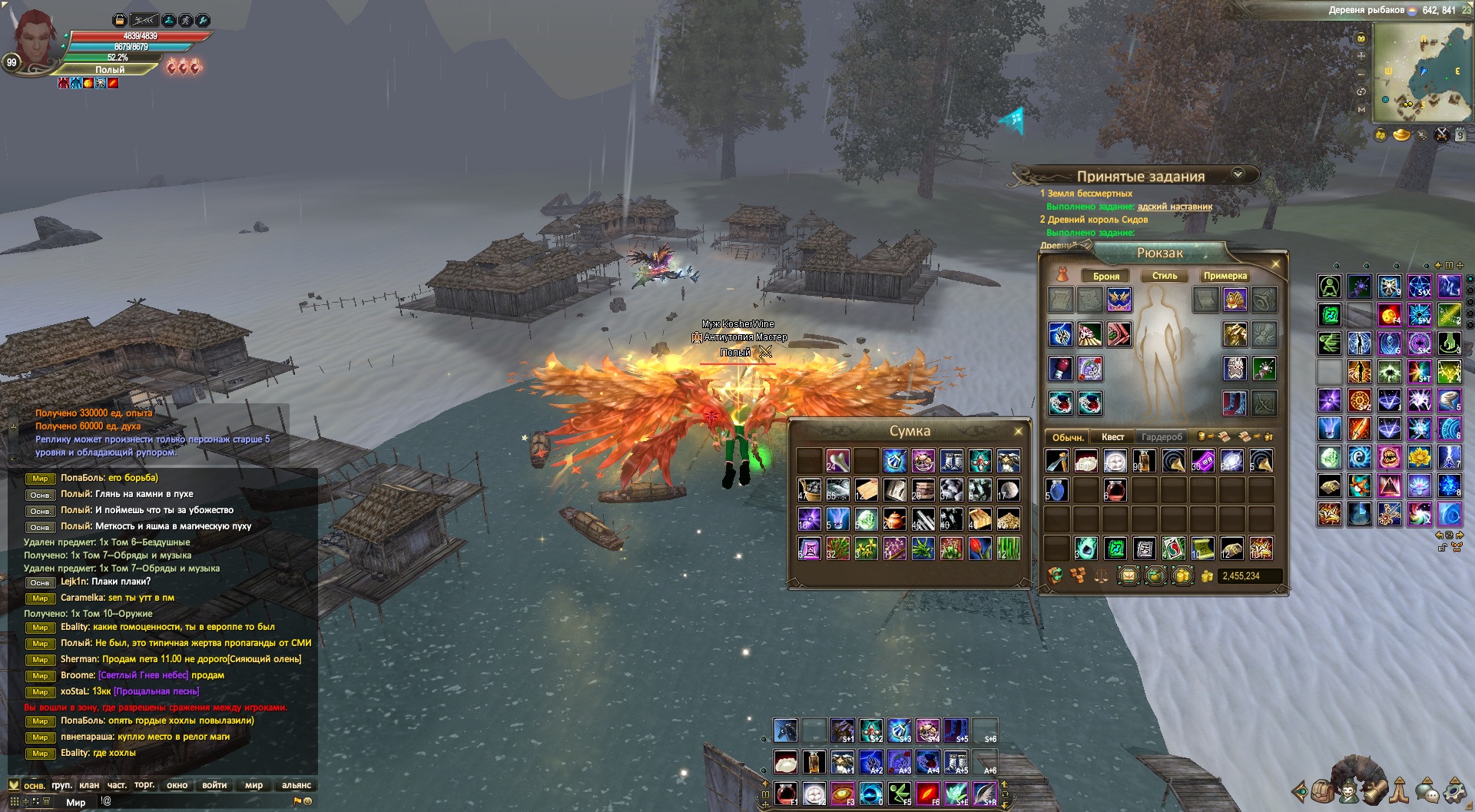This screenshot has width=1475, height=812.
Task: Switch to the Квест inventory tab
Action: [x=1112, y=437]
